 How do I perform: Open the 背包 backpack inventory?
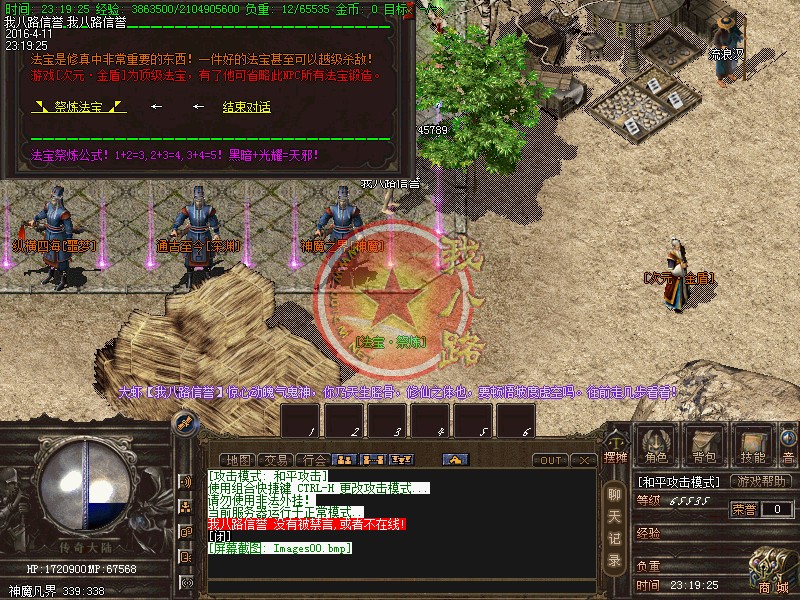point(704,446)
